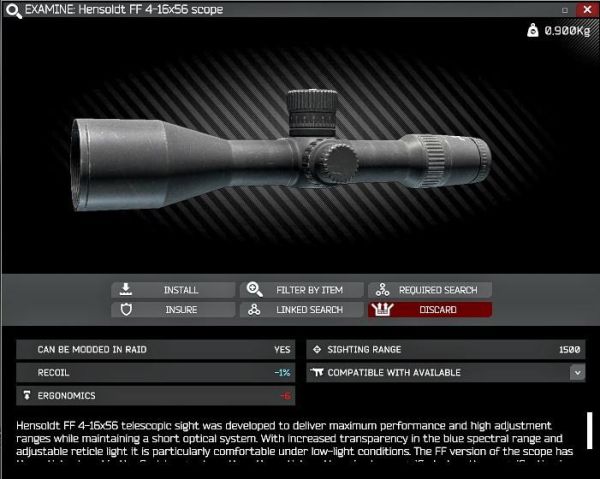Insure the Hensoldt scope
The width and height of the screenshot is (600, 479).
tap(173, 310)
